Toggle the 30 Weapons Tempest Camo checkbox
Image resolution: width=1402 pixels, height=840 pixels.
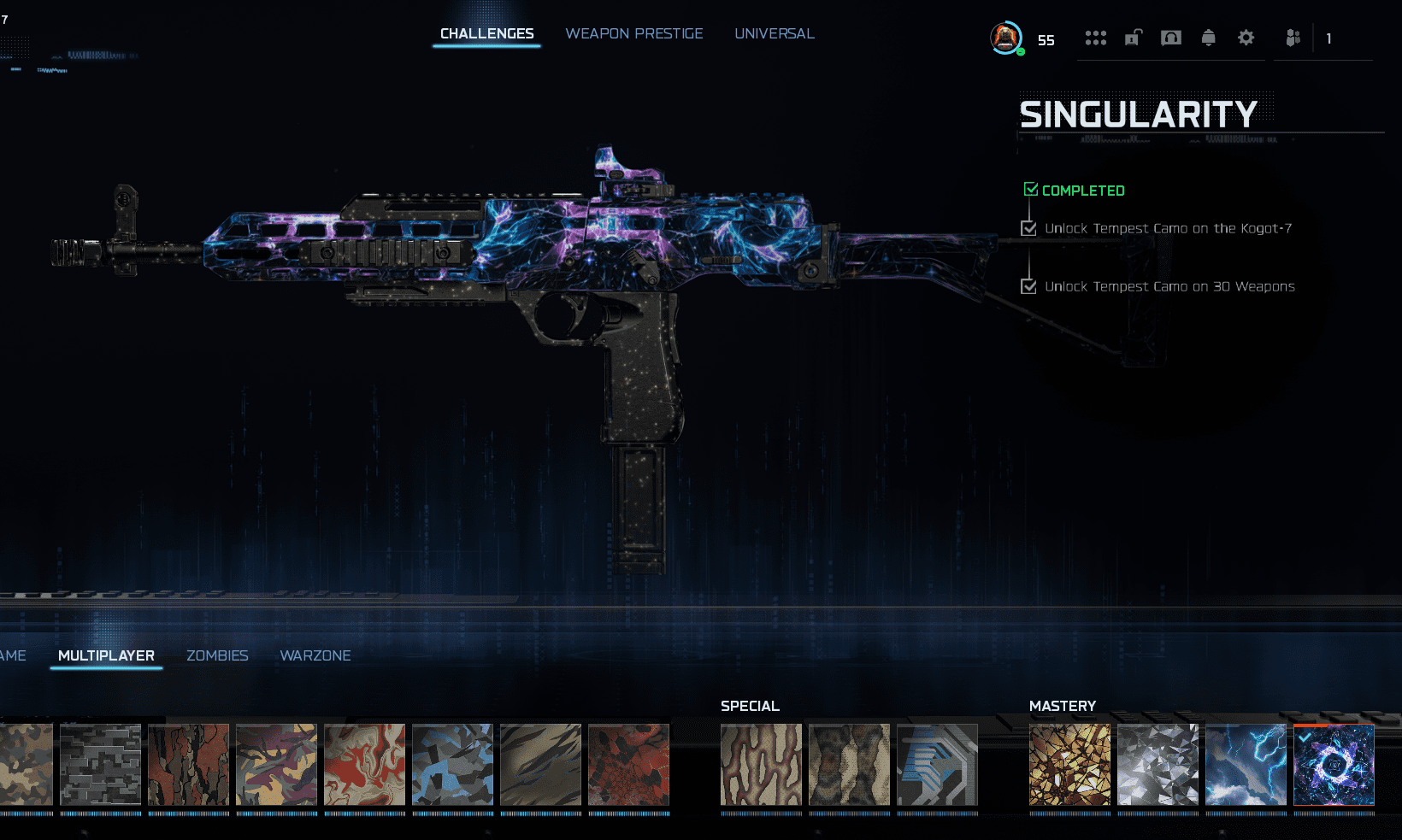point(1028,286)
